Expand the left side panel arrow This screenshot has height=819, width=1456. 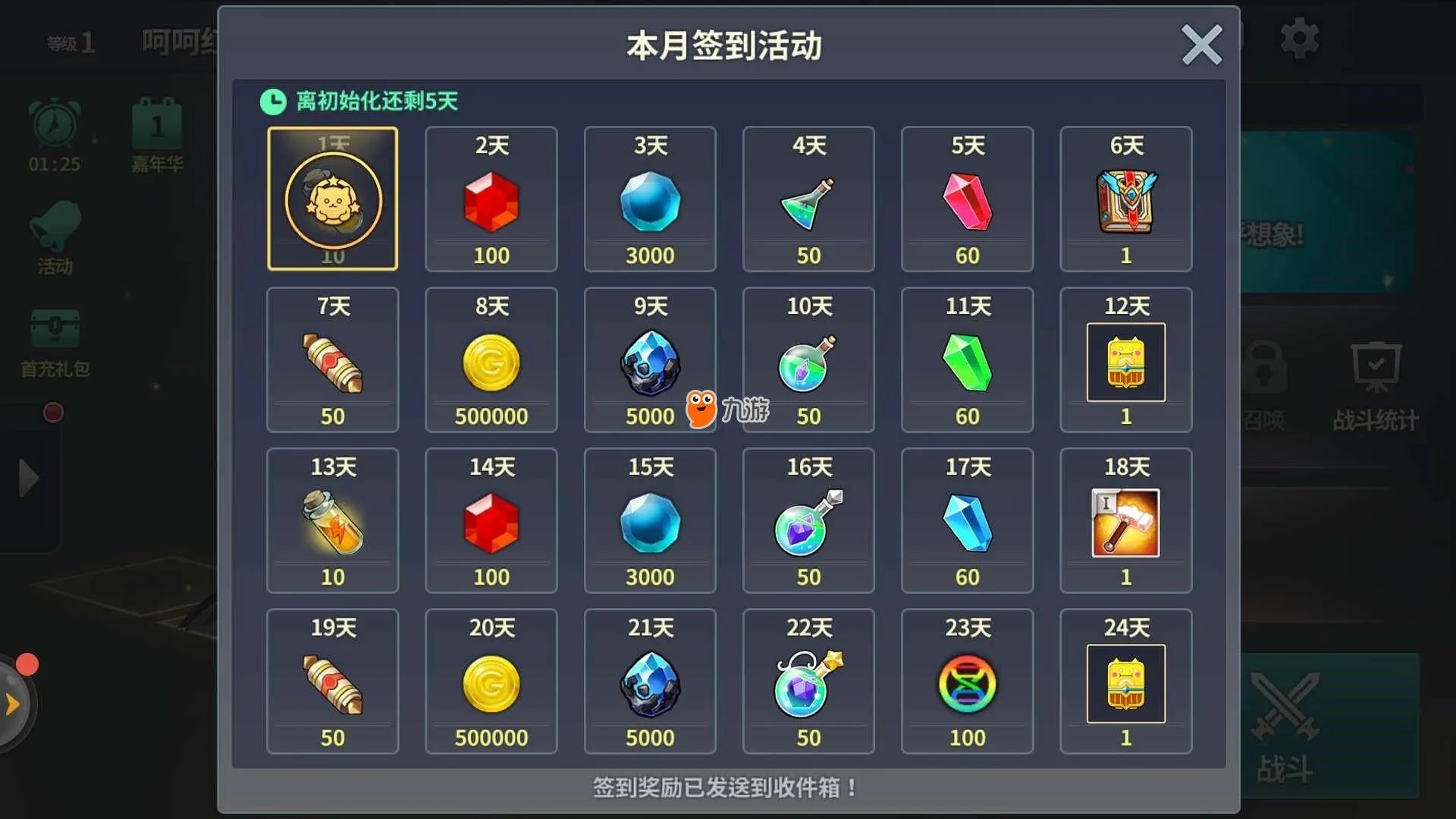coord(30,478)
